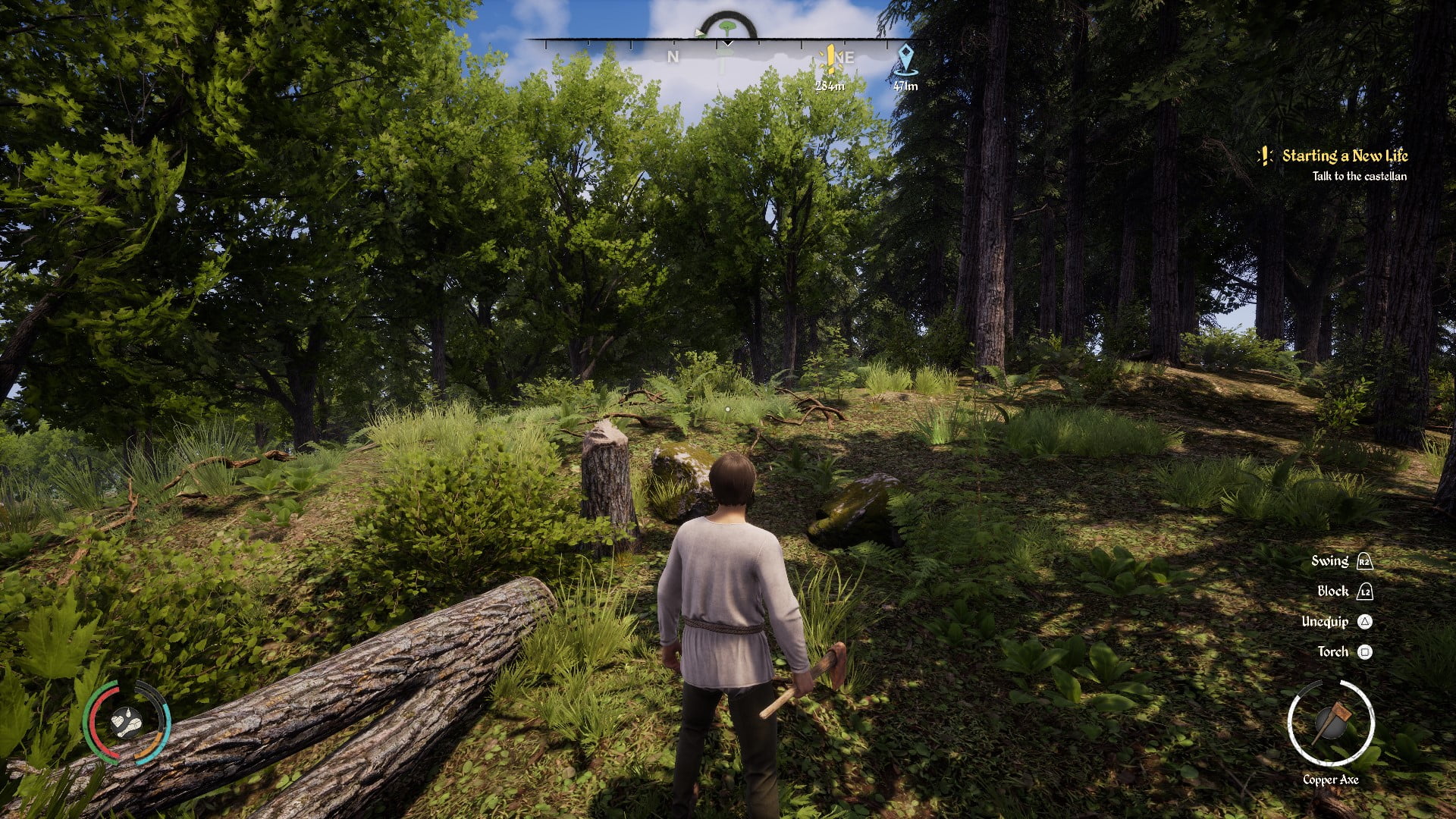The height and width of the screenshot is (819, 1456).
Task: Click the green season tree indicator above compass
Action: pos(726,26)
